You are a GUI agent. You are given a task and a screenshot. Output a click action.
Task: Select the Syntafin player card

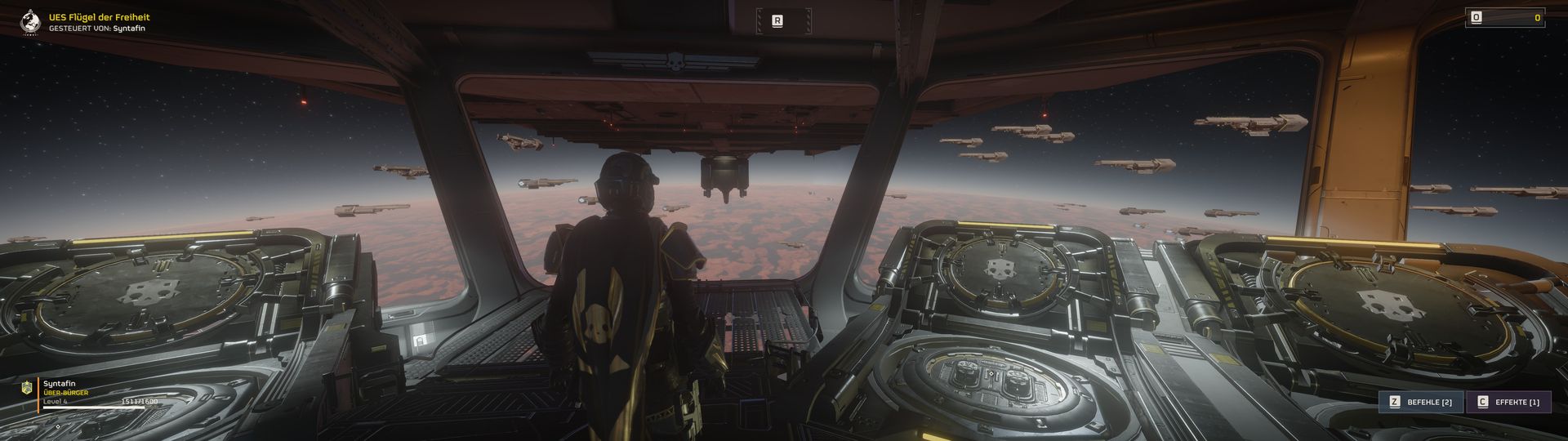[90, 394]
